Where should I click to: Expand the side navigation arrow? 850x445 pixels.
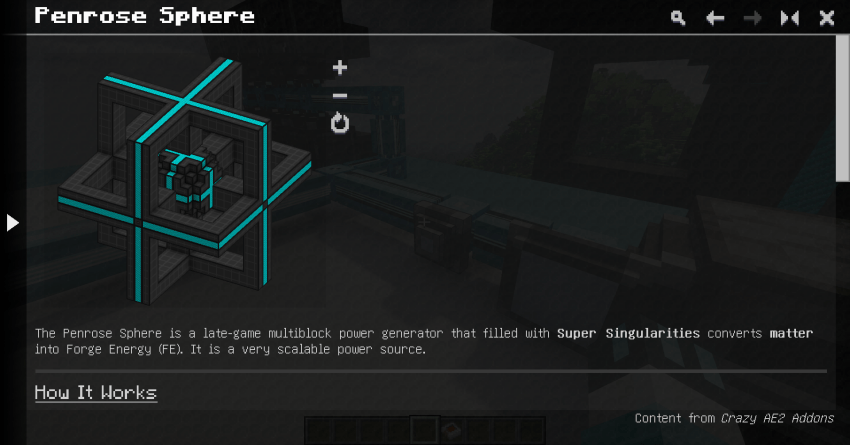point(13,222)
